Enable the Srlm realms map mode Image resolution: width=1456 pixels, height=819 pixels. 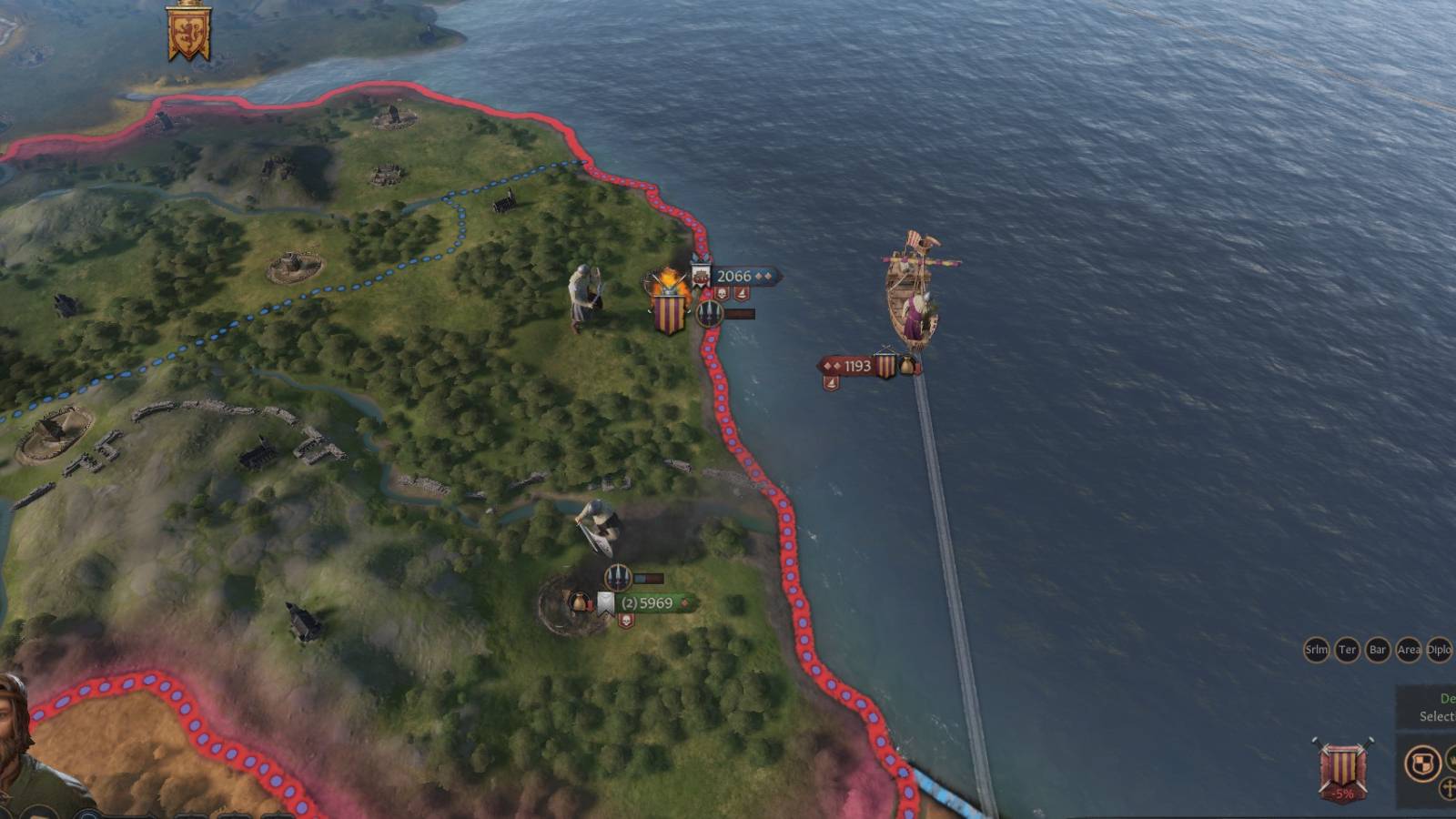tap(1317, 651)
